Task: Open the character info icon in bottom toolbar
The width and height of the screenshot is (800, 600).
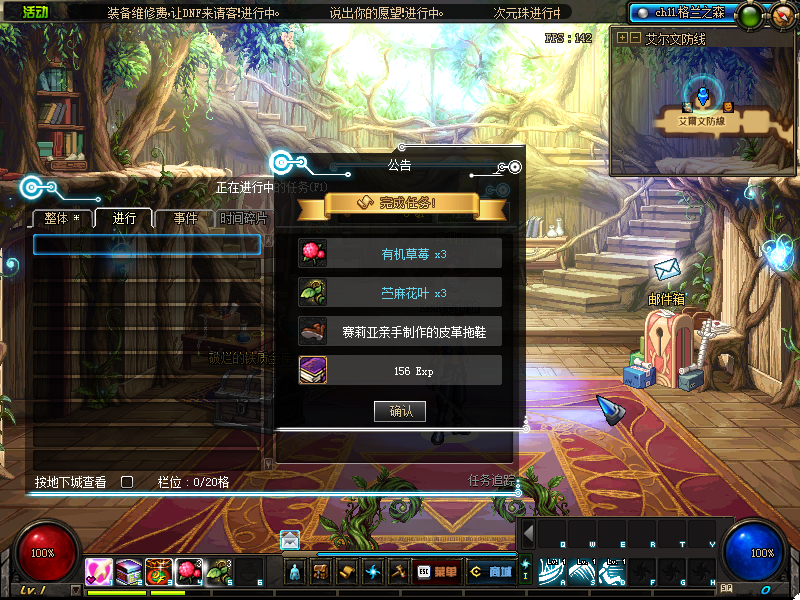Action: click(295, 572)
